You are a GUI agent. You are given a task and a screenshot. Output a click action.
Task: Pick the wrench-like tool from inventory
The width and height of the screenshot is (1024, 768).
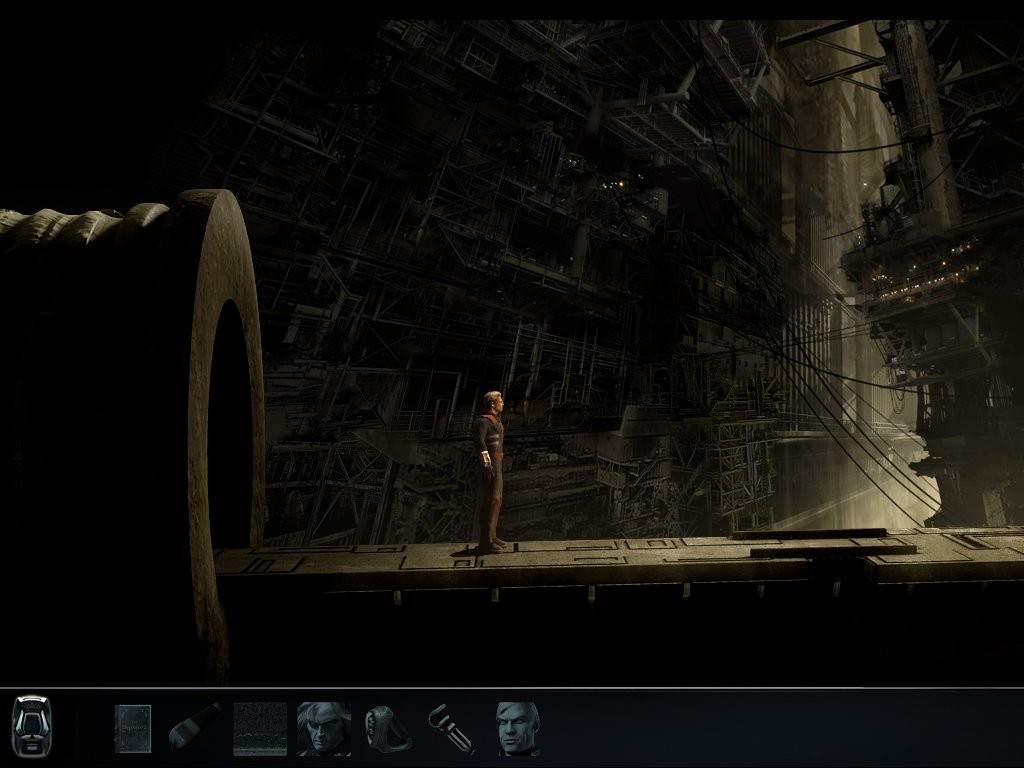click(452, 728)
